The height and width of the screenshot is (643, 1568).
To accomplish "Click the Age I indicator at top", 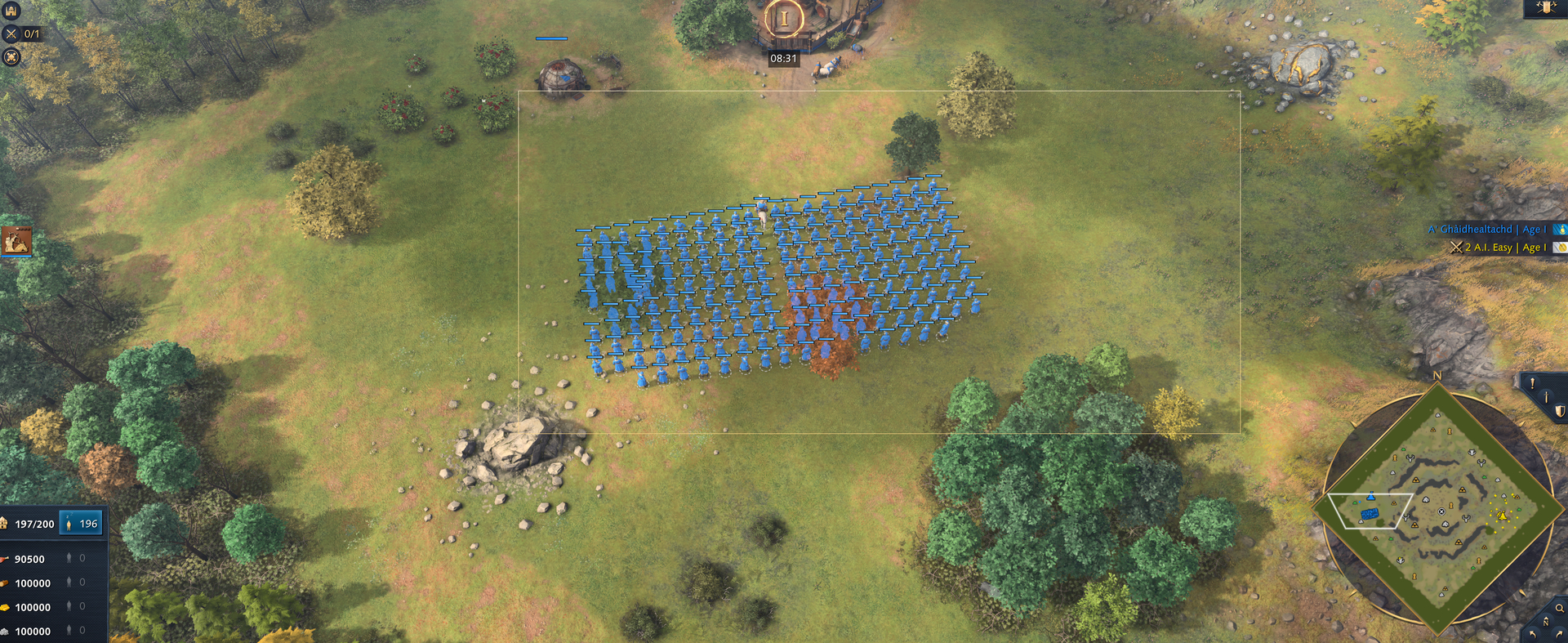I will point(784,19).
